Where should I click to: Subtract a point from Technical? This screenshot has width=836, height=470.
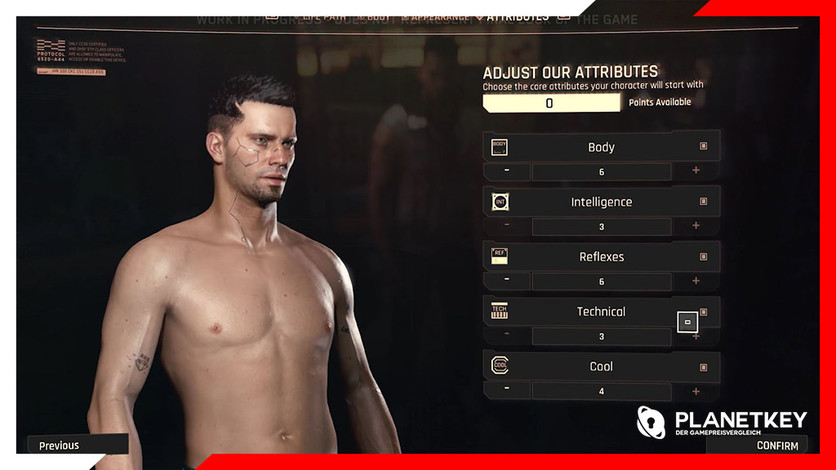507,336
